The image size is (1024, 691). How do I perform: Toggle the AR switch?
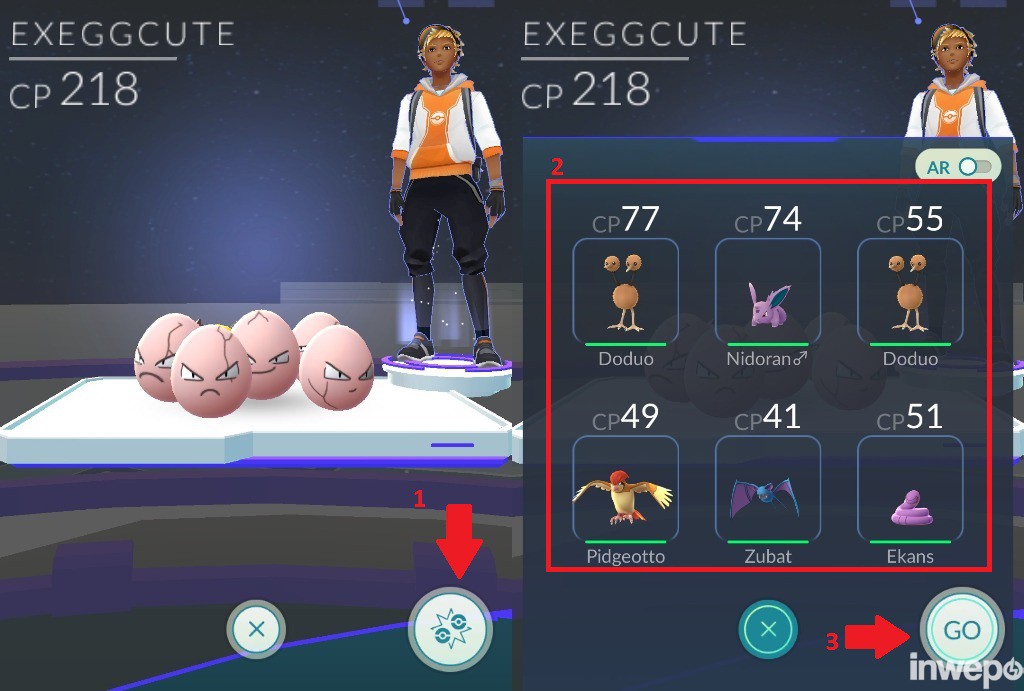[x=976, y=167]
